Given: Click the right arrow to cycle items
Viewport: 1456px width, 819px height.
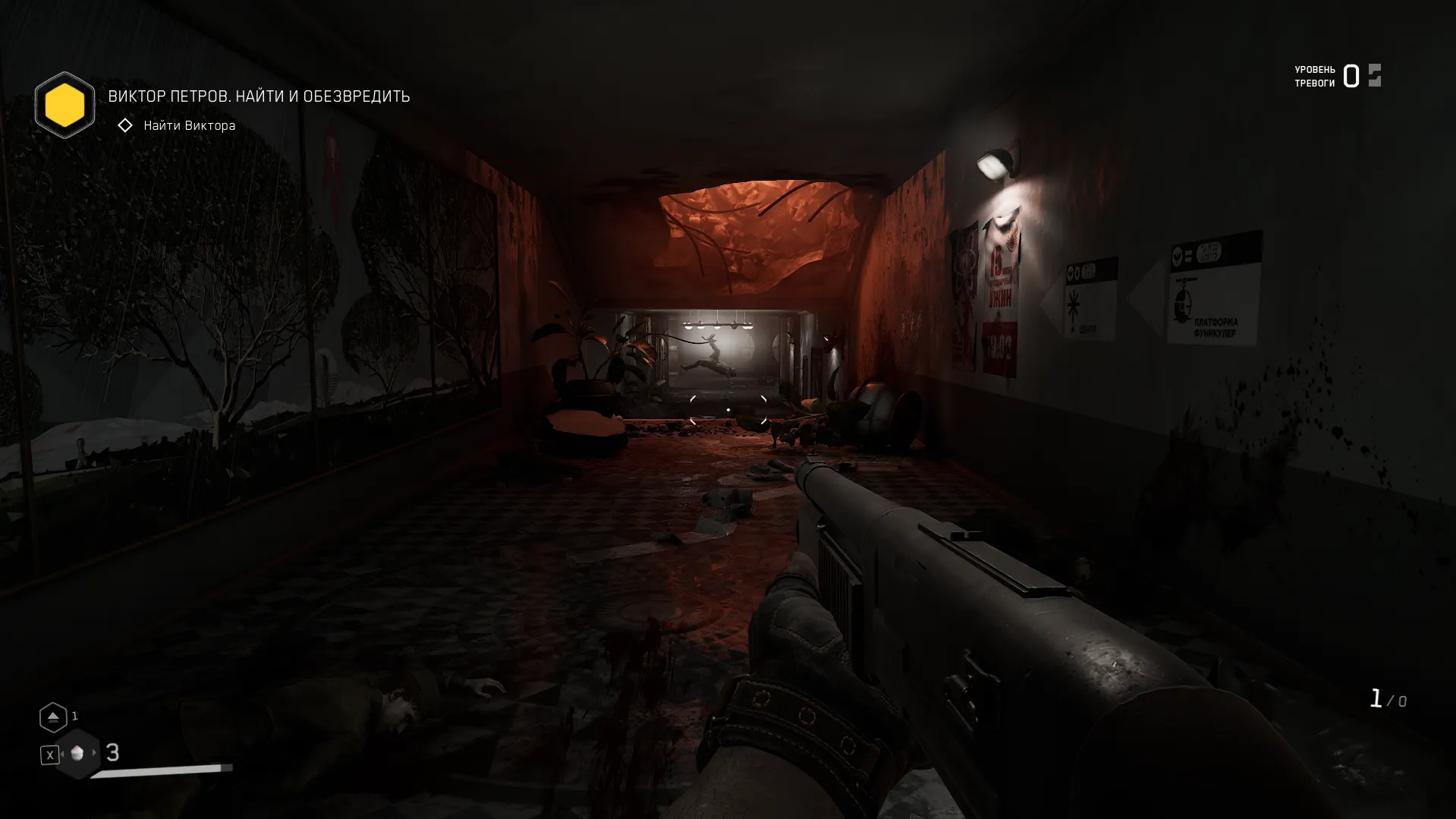Looking at the screenshot, I should (95, 753).
